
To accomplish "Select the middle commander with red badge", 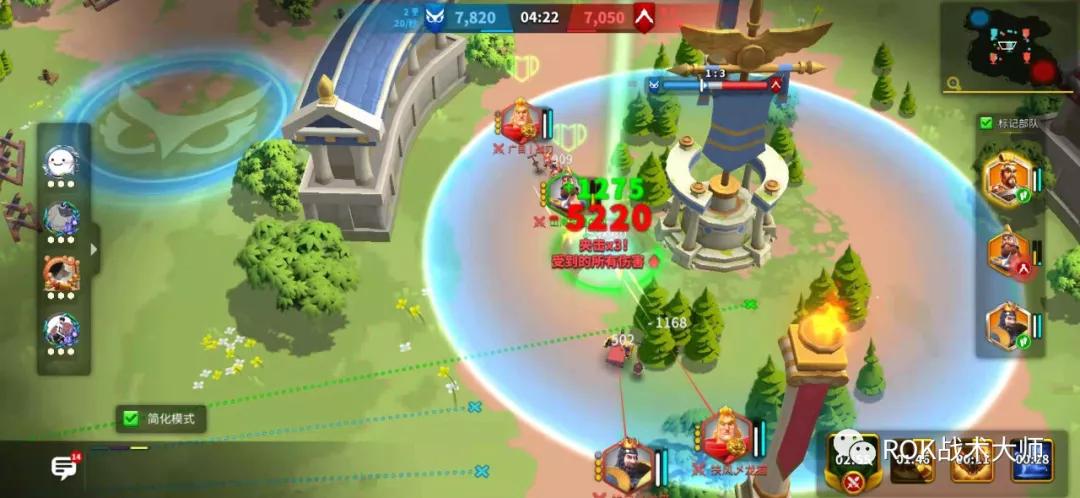I will click(x=1008, y=253).
